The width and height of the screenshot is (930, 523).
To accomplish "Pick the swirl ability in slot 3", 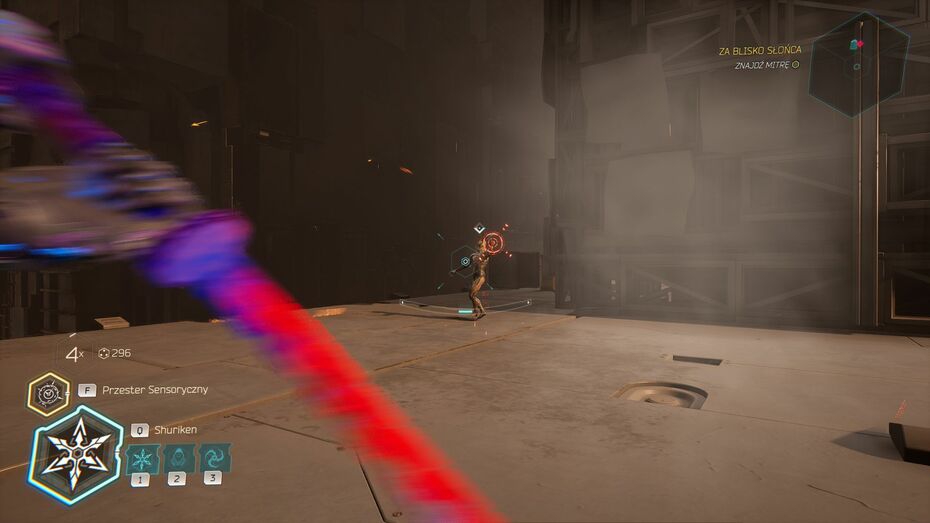I will point(214,458).
